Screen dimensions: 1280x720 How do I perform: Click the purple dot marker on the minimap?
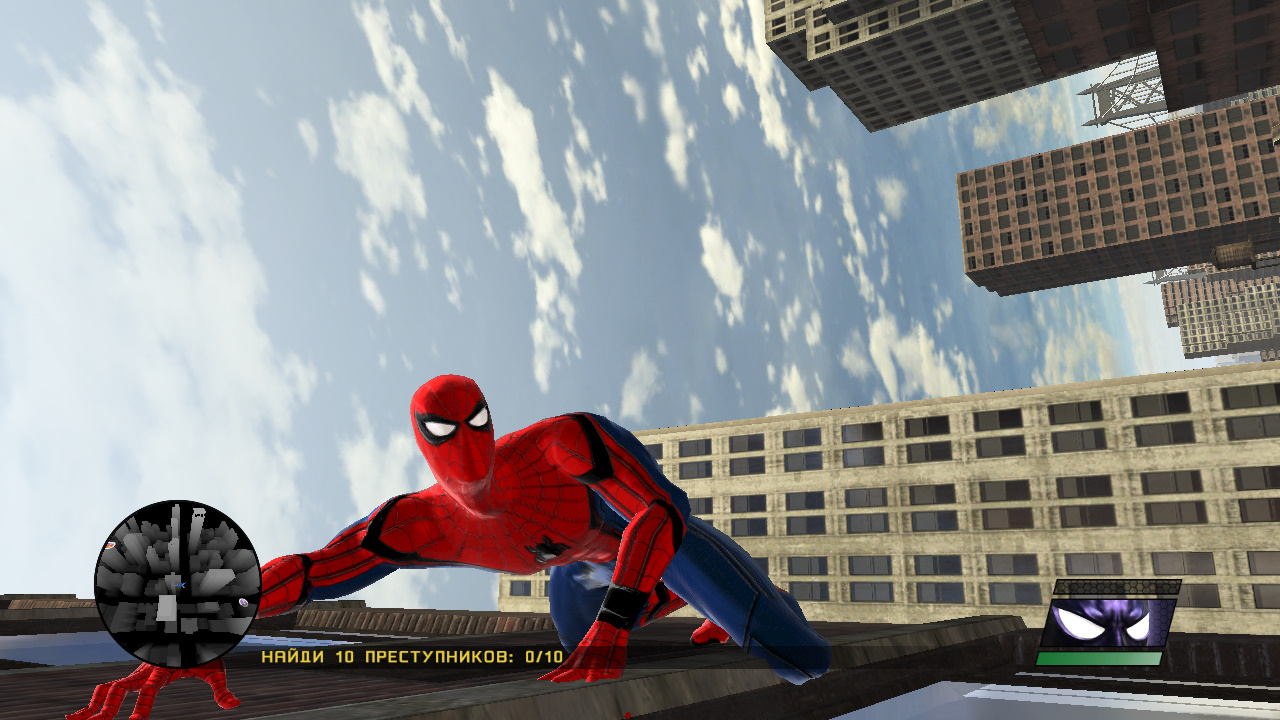[244, 602]
